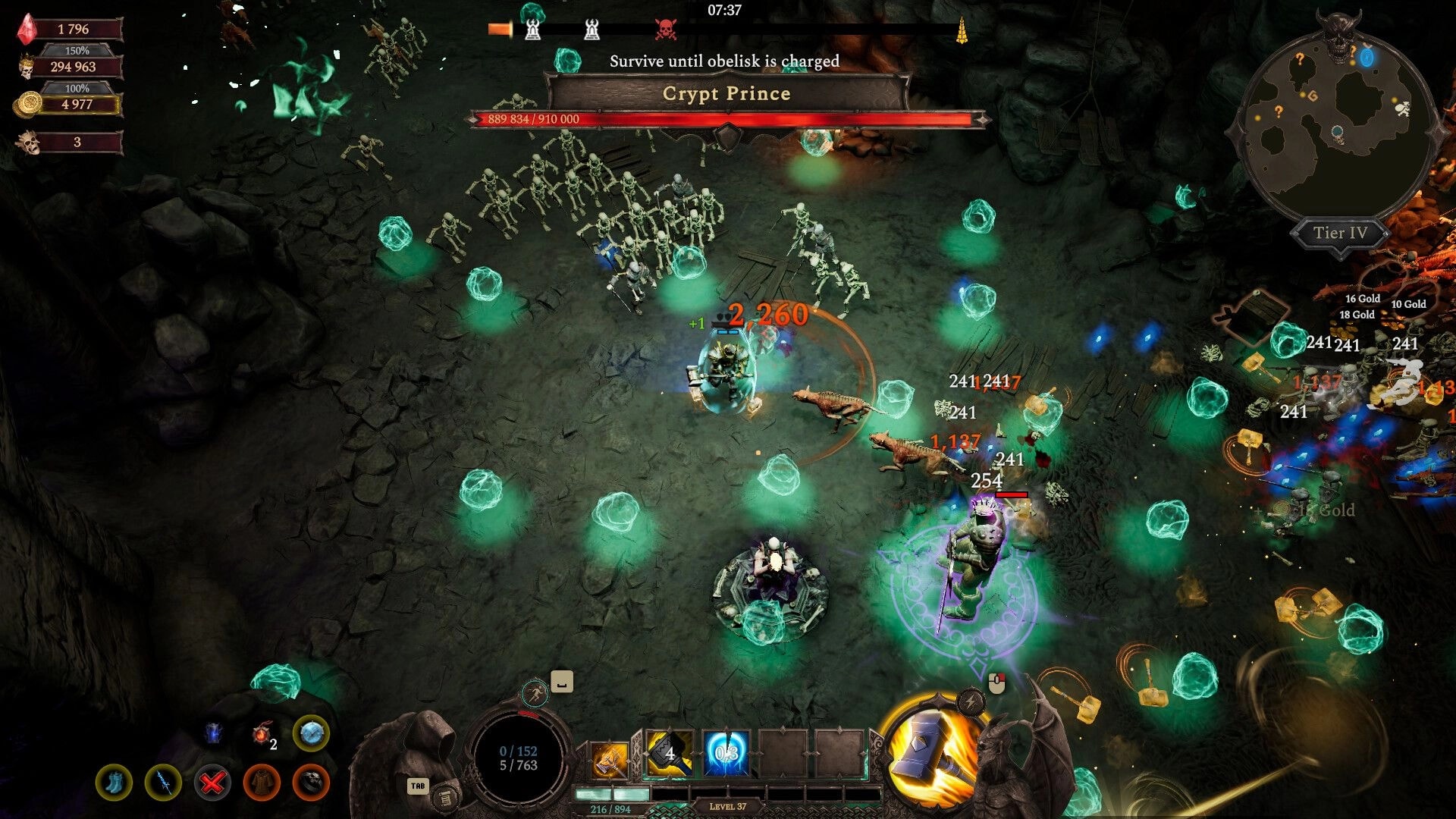Expand the TAB scroll panel near the portrait
1456x819 pixels.
417,787
